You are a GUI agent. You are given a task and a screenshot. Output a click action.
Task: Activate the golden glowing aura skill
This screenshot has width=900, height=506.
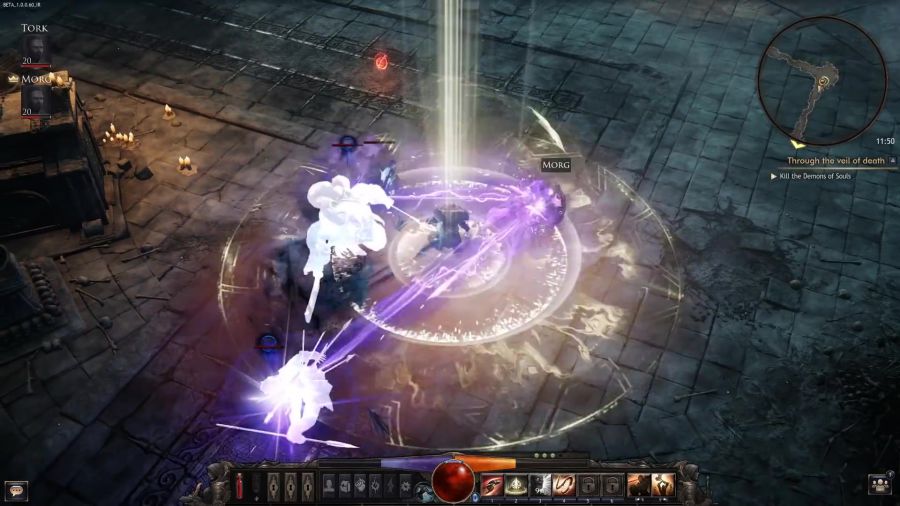pyautogui.click(x=517, y=486)
